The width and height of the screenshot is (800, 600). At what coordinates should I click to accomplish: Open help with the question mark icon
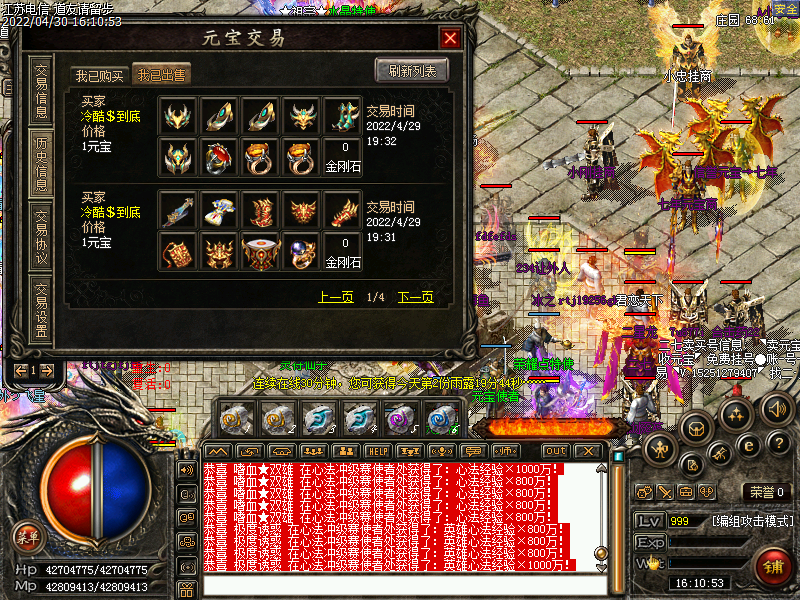(781, 442)
